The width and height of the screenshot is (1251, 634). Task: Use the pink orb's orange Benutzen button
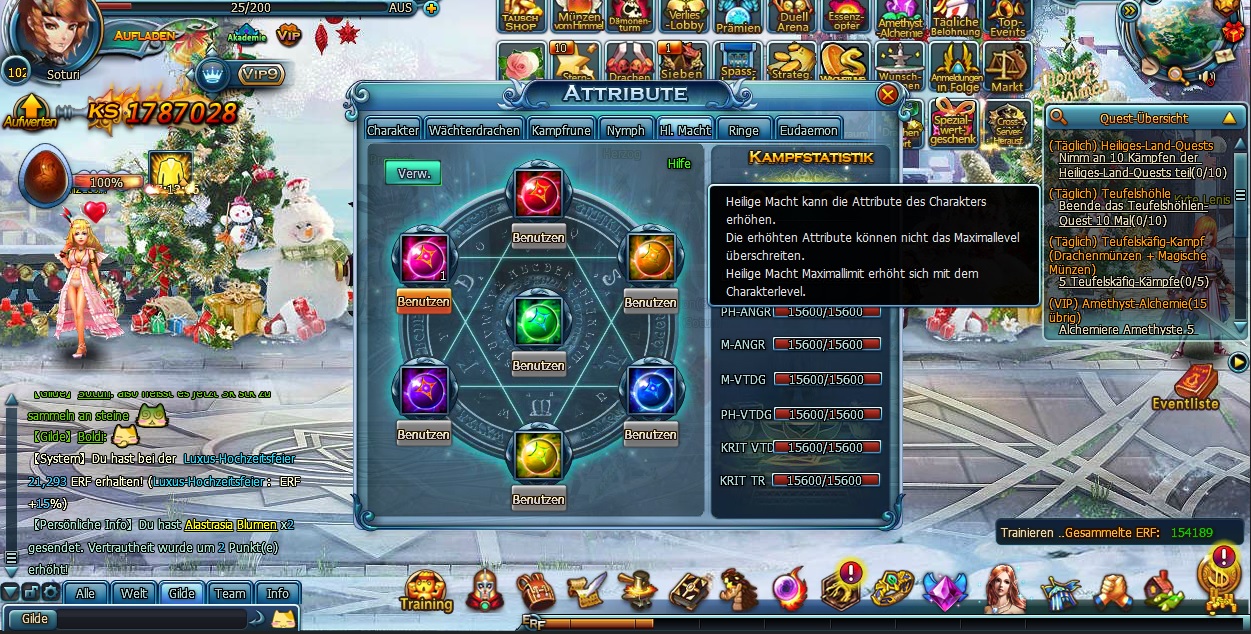tap(423, 301)
